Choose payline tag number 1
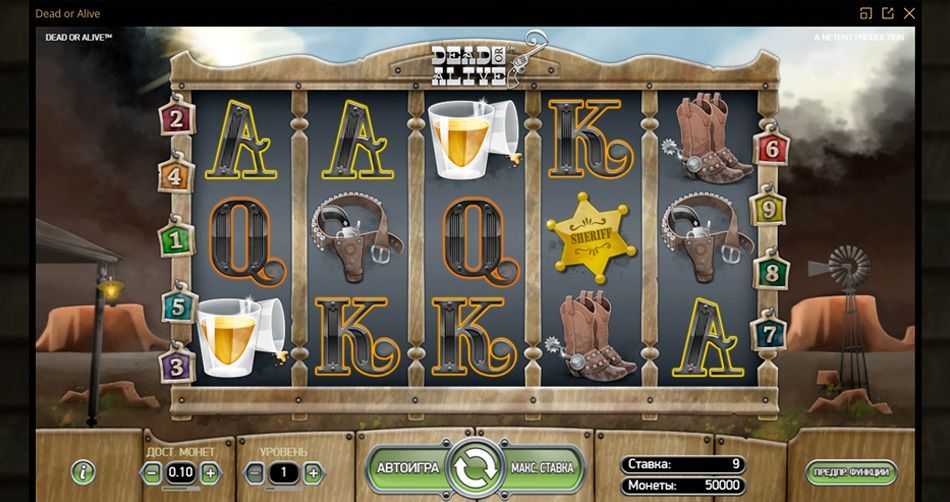The image size is (950, 502). (x=176, y=239)
